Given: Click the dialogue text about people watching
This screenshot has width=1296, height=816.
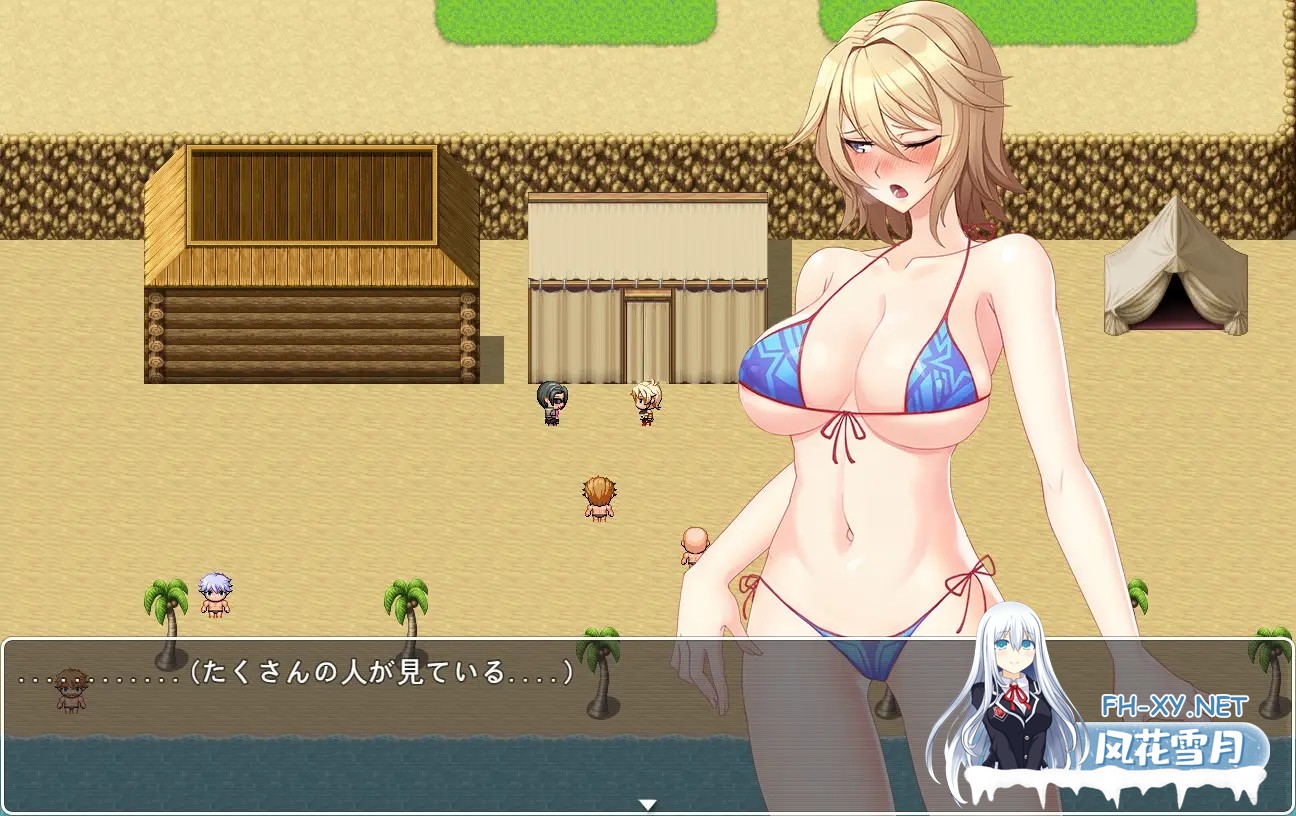Looking at the screenshot, I should (300, 673).
